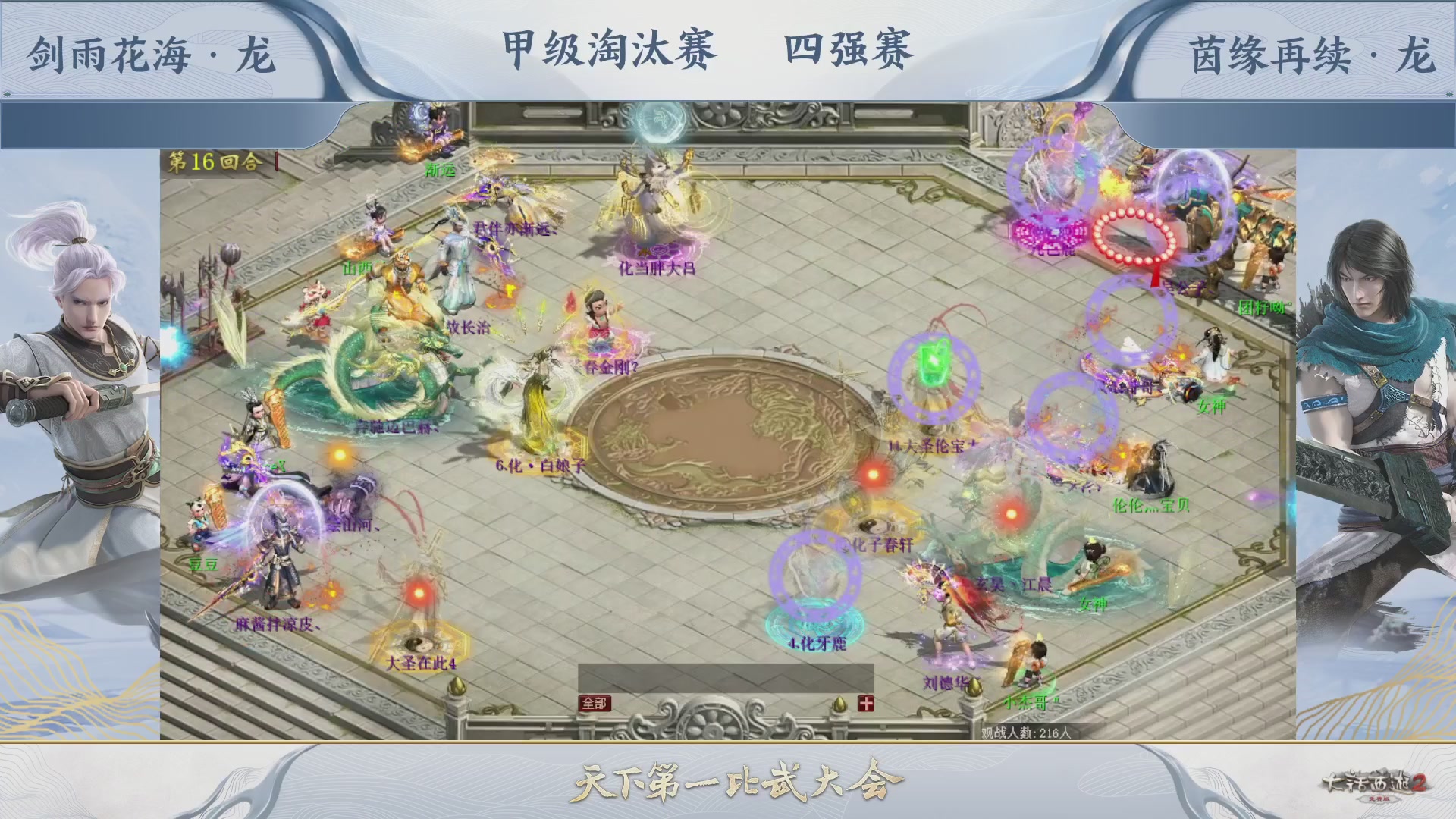Toggle selection on player 化当胖大吕

(657, 267)
